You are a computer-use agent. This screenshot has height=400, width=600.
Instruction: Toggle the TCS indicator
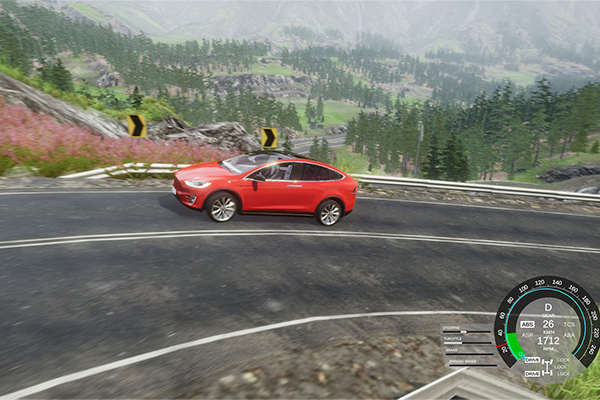(569, 324)
